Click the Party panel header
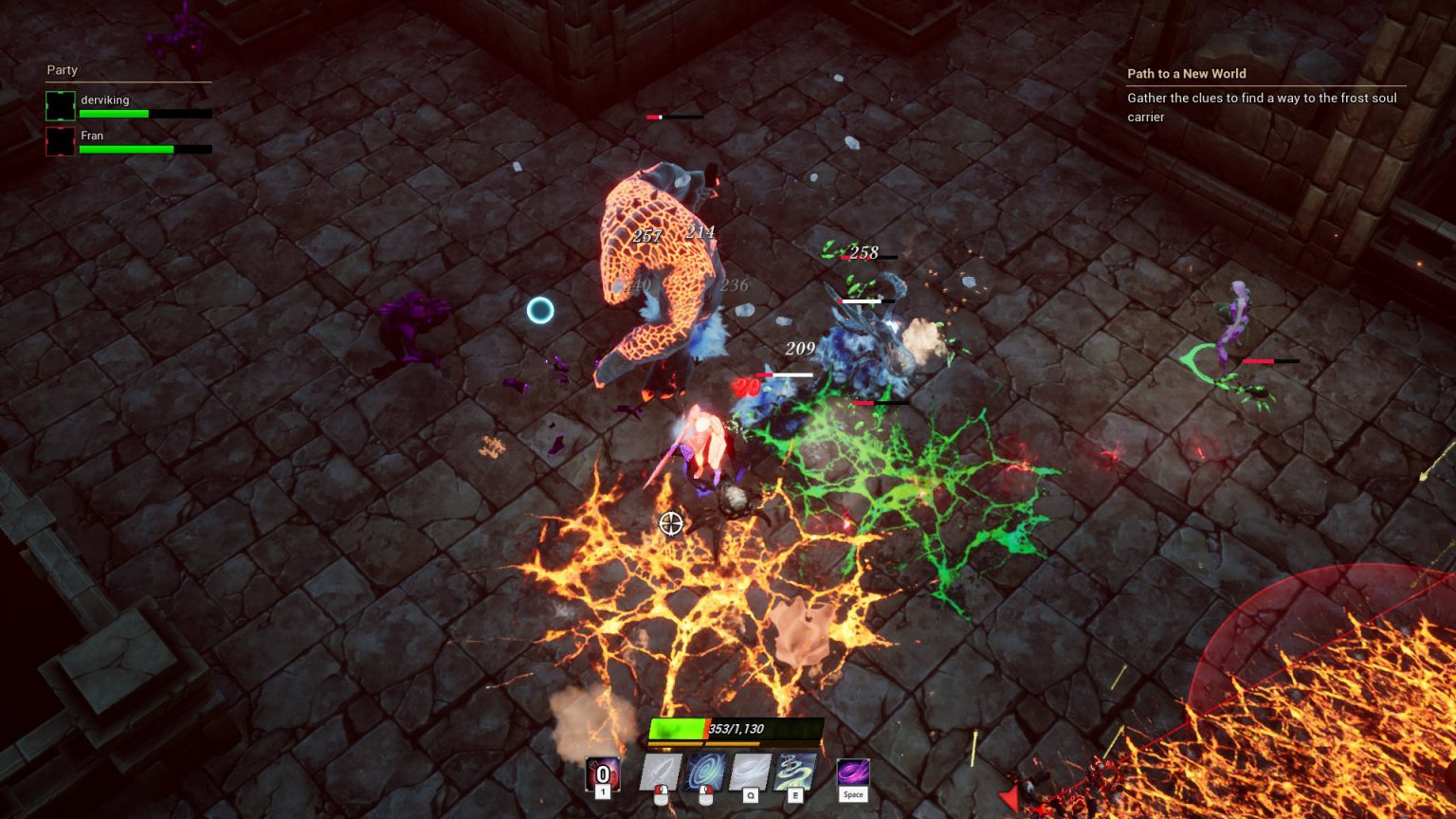Image resolution: width=1456 pixels, height=819 pixels. tap(63, 70)
